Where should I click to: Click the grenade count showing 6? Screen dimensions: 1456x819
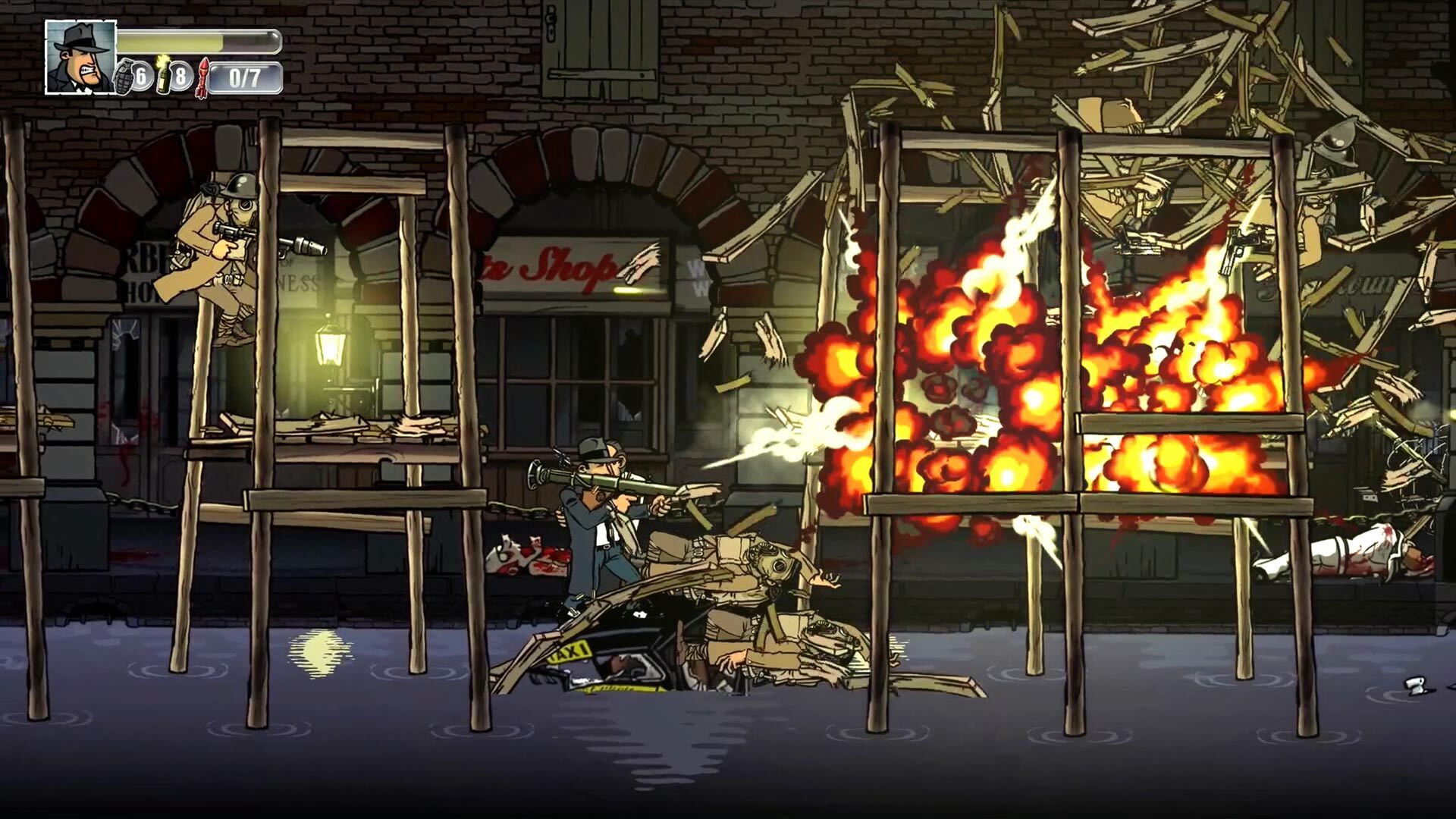click(x=140, y=77)
